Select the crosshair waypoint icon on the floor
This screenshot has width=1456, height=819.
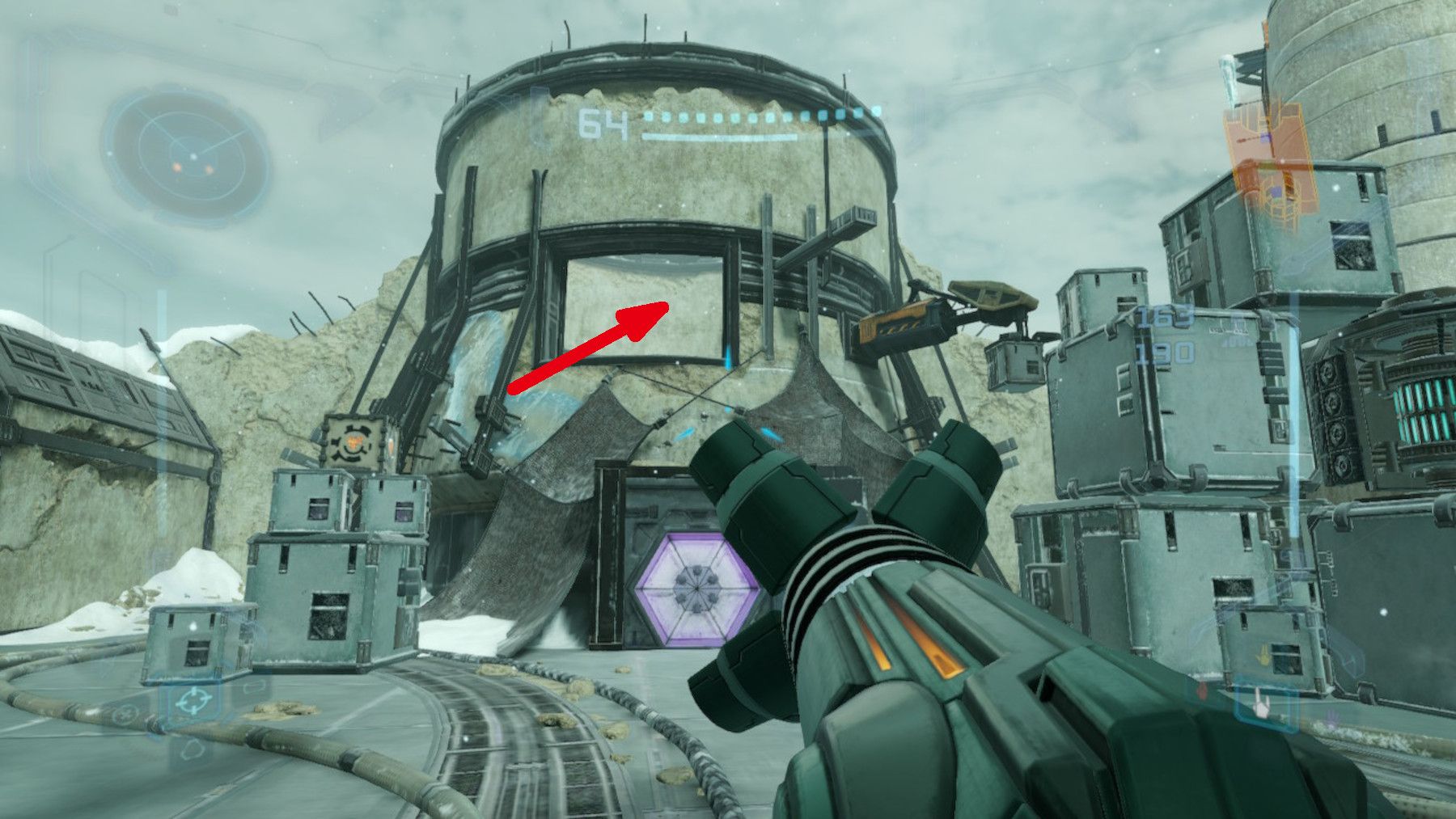(195, 699)
